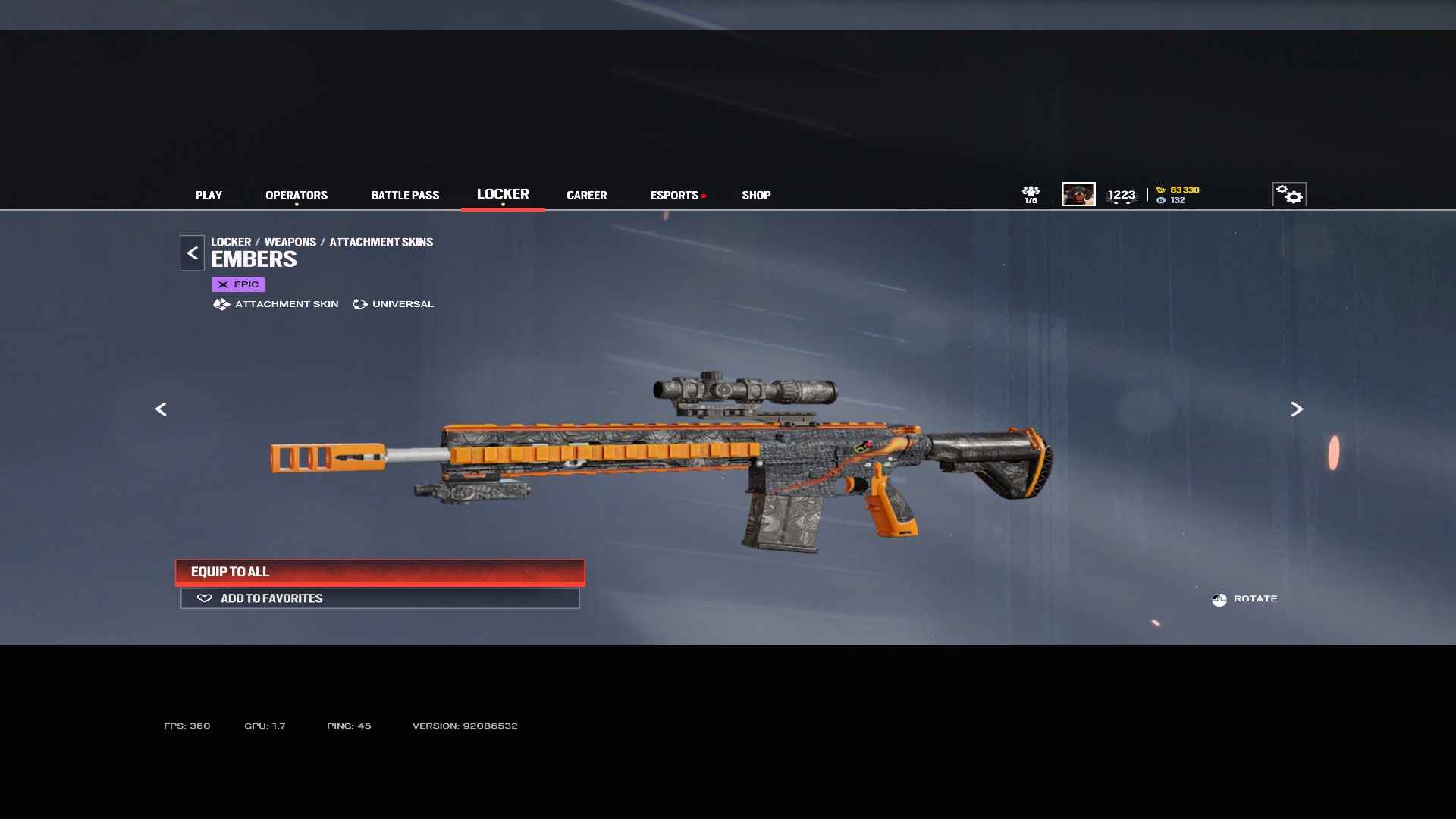Open the Attachment Skins breadcrumb
Image resolution: width=1456 pixels, height=819 pixels.
pos(381,242)
